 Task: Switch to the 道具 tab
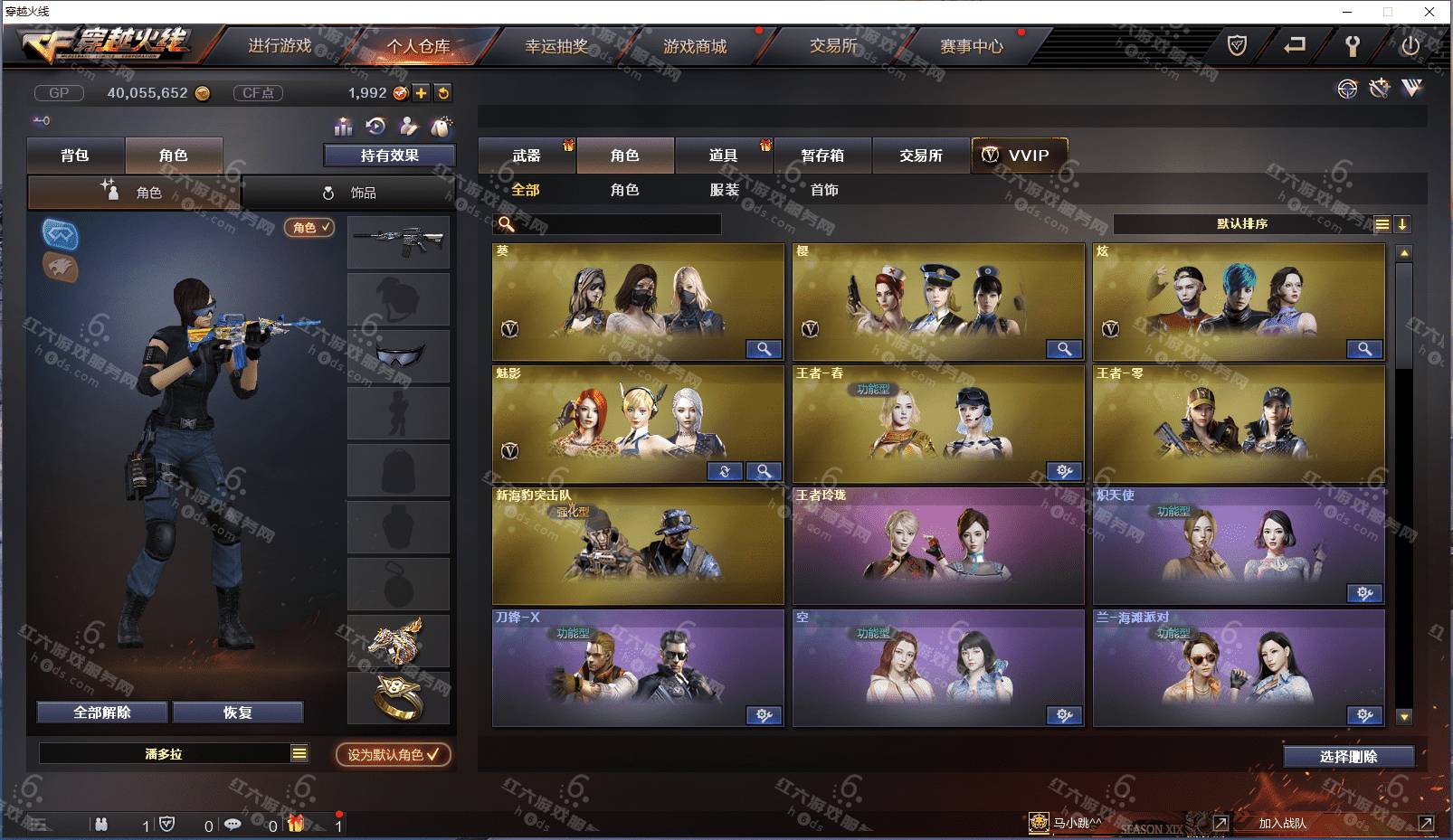tap(723, 156)
